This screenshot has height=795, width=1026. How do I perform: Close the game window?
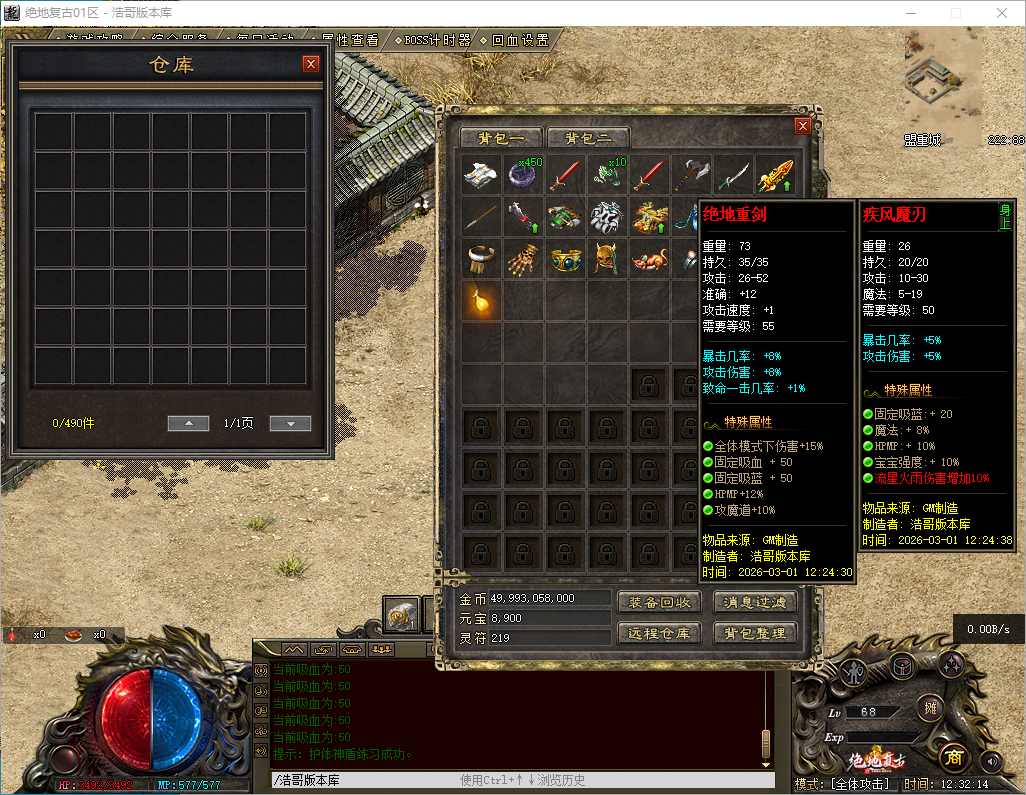1002,13
